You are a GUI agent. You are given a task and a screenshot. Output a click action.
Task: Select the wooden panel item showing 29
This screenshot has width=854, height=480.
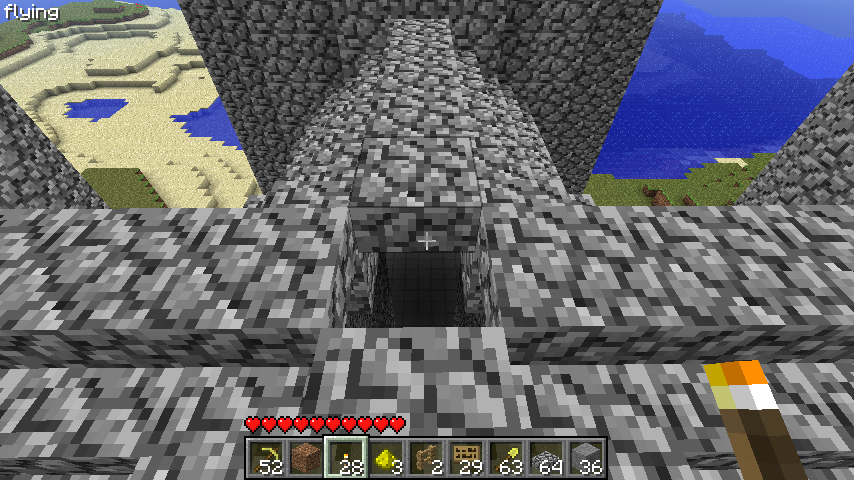[467, 458]
